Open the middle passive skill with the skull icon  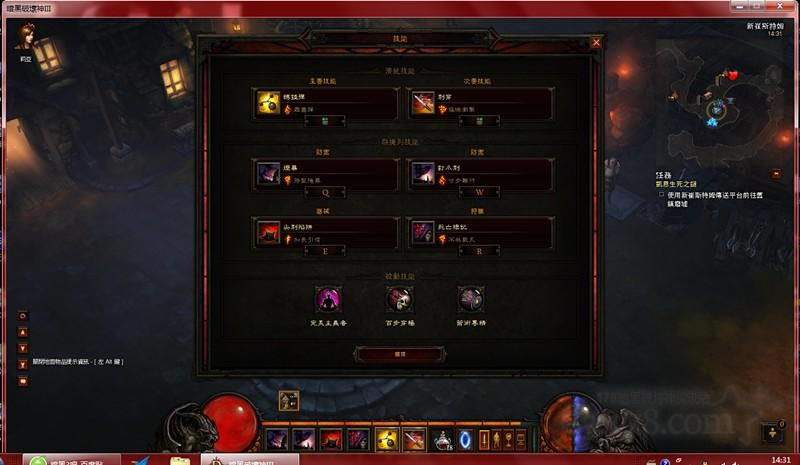[x=400, y=299]
